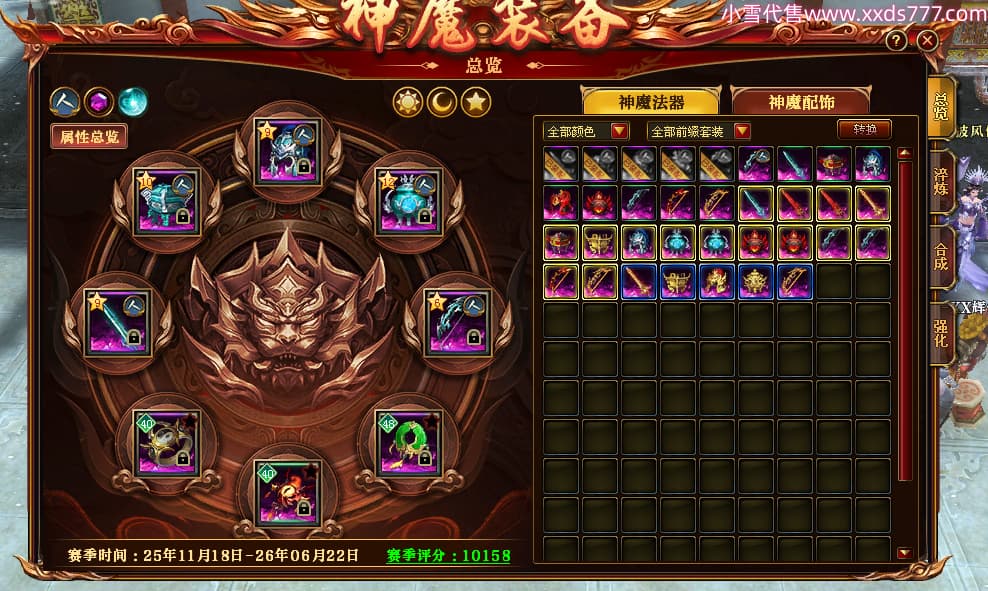Select the sun icon button
This screenshot has width=988, height=591.
coord(408,101)
